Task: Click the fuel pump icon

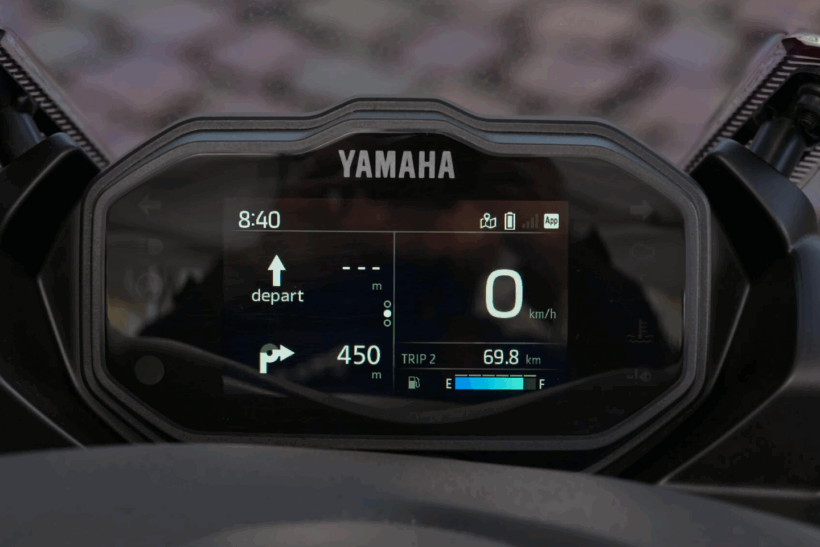Action: click(414, 382)
